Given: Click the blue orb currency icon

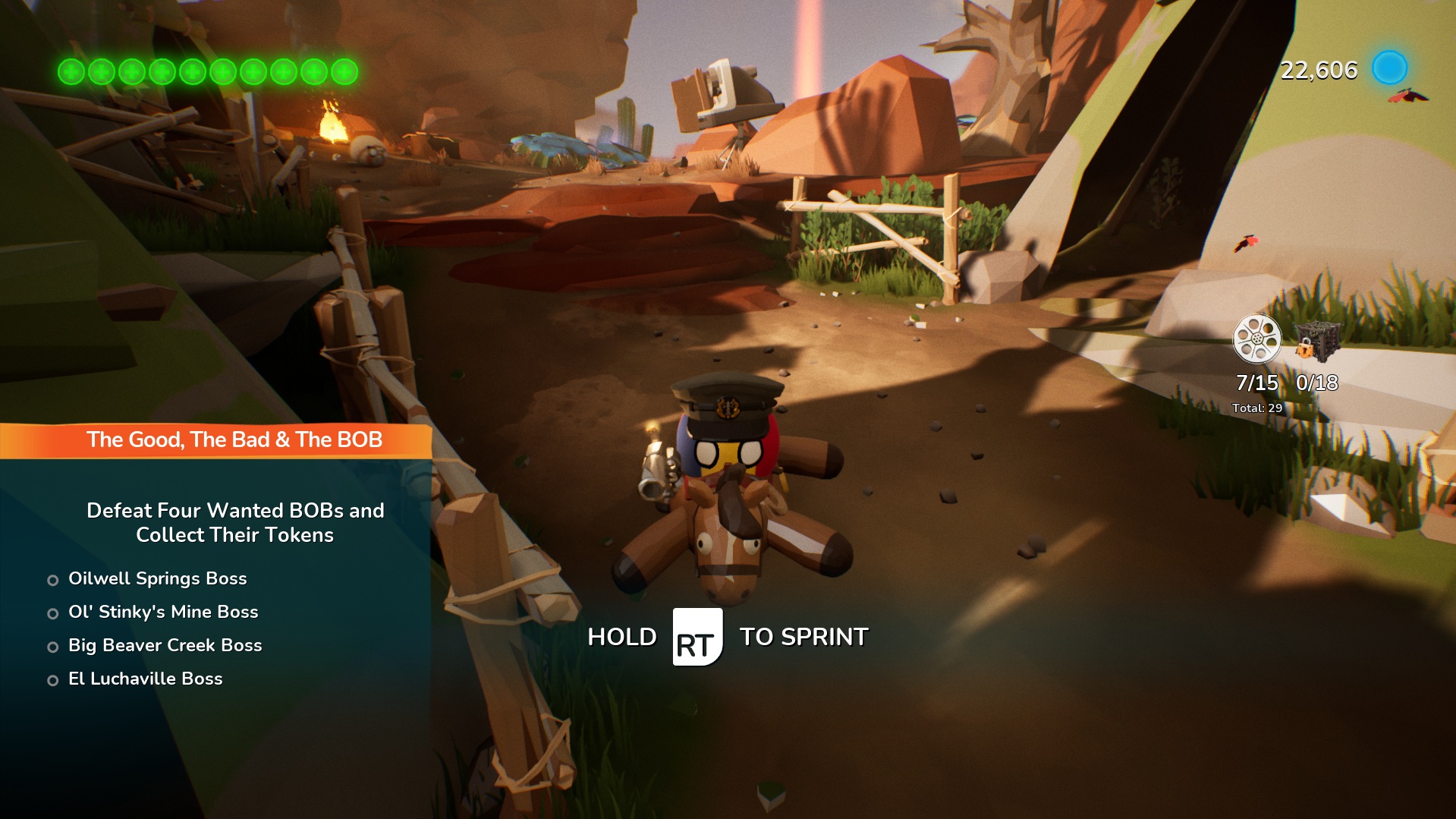Looking at the screenshot, I should [x=1389, y=68].
